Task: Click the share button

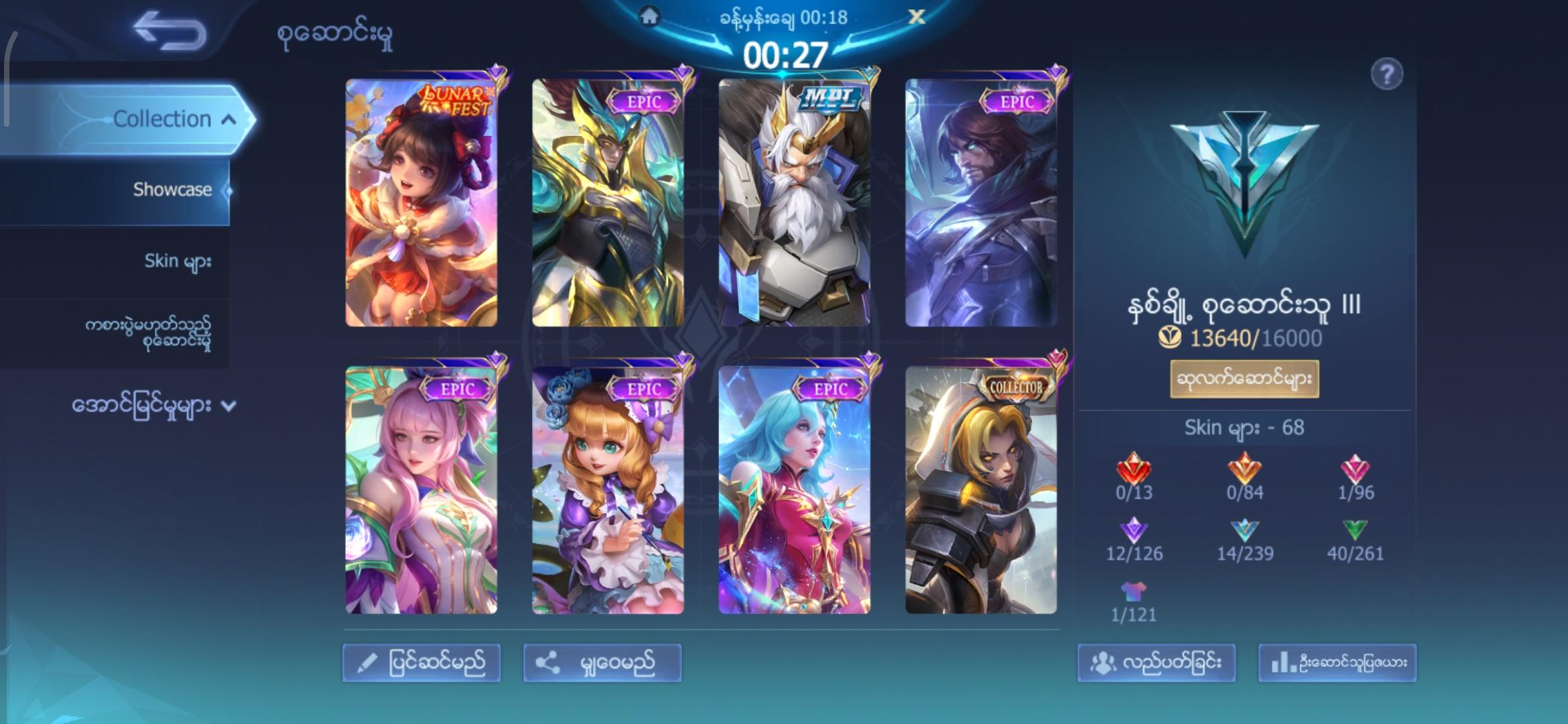Action: coord(602,663)
